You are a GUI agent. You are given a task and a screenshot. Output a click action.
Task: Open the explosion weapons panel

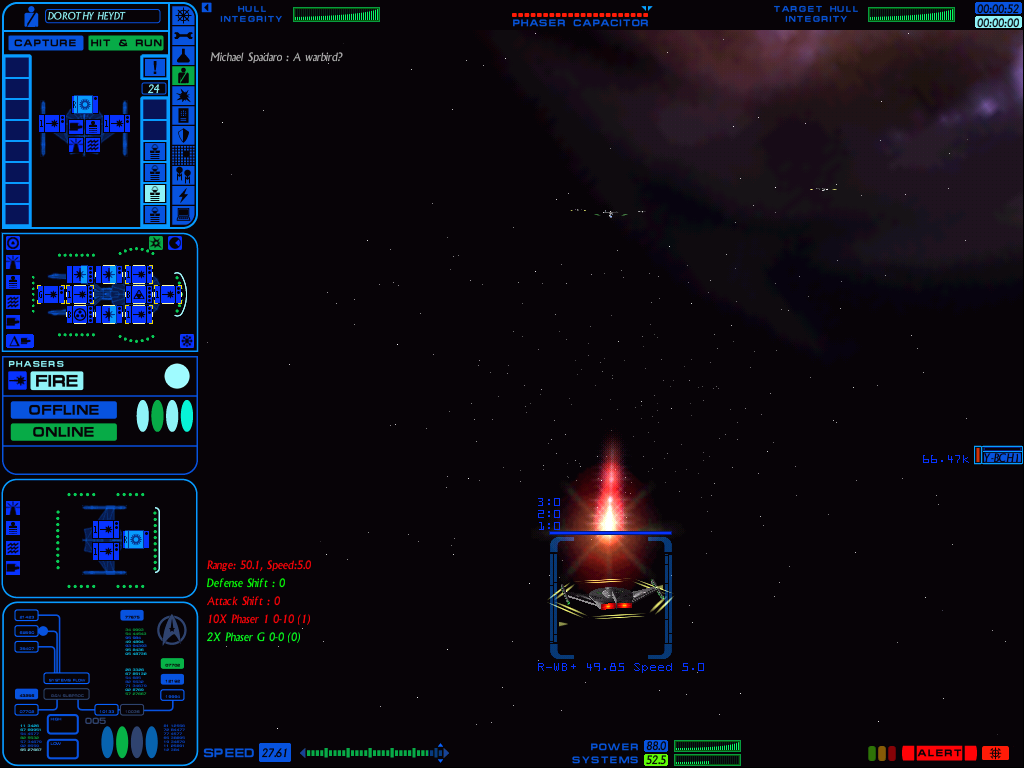coord(183,95)
